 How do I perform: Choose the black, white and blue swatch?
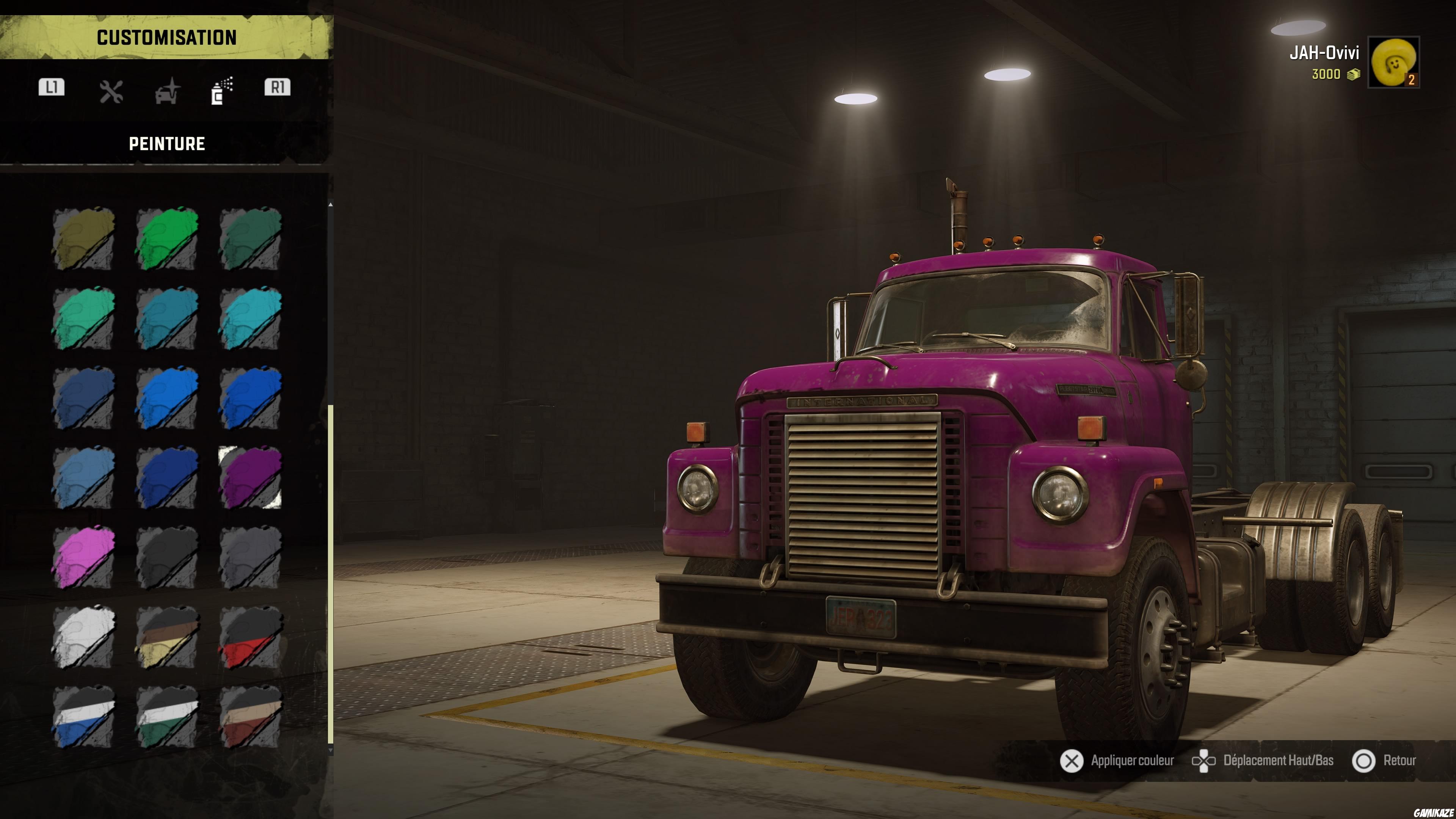pos(84,717)
